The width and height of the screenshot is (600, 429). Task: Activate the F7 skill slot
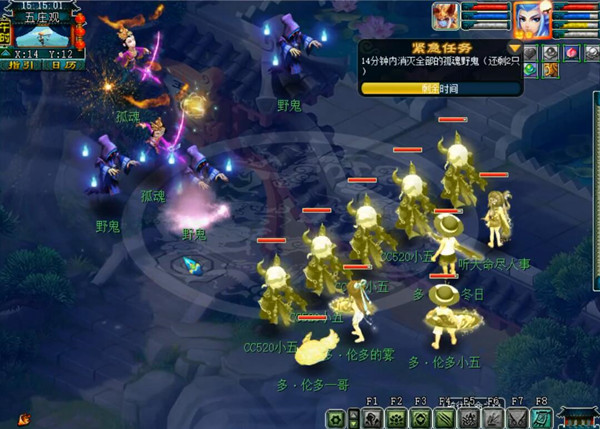tap(517, 419)
